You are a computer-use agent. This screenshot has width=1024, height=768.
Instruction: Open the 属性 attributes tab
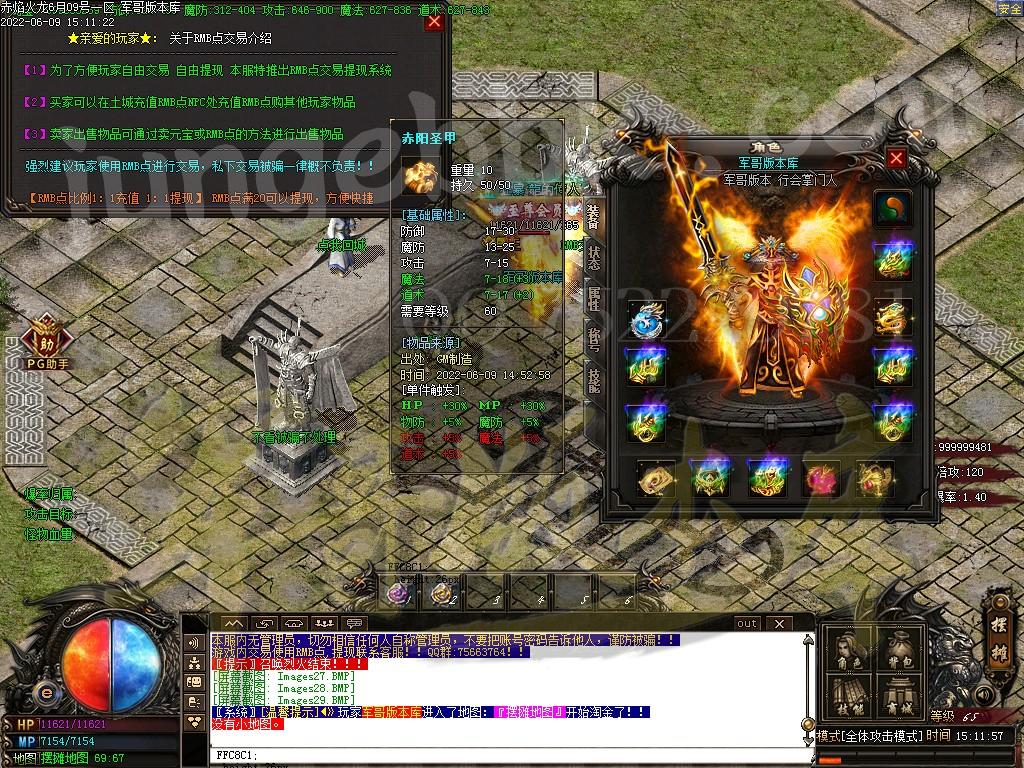click(x=594, y=297)
